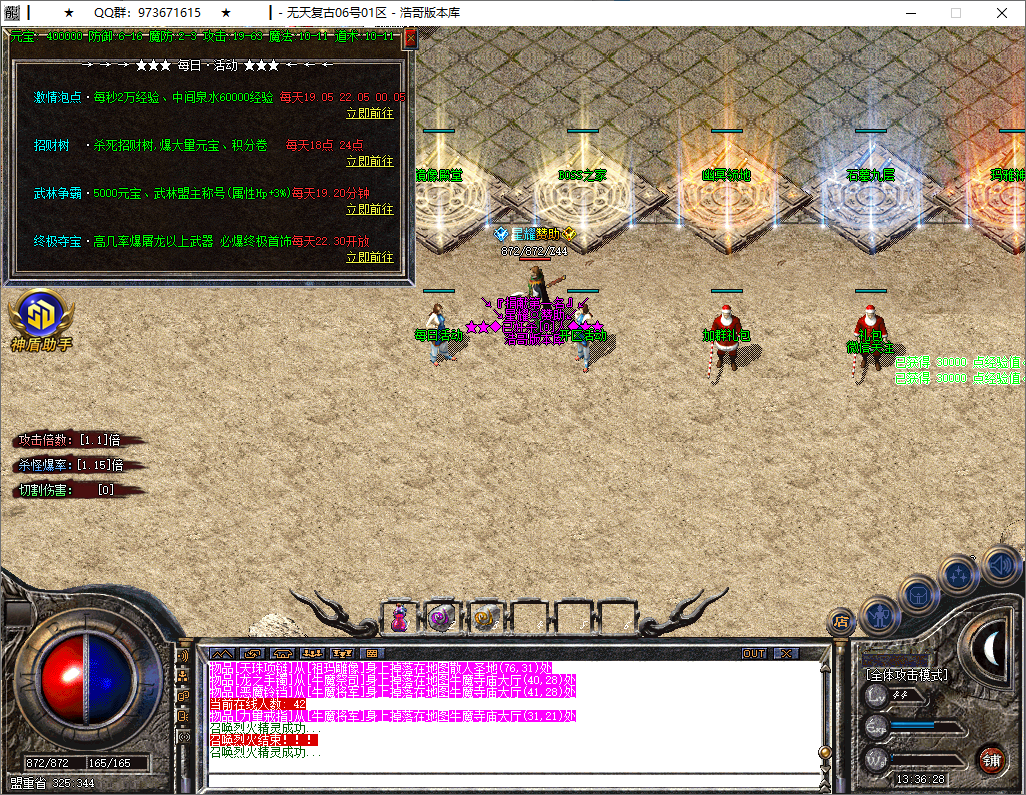The height and width of the screenshot is (795, 1026).
Task: Travel to 终极夺宝 via 立即前往
Action: click(x=370, y=257)
